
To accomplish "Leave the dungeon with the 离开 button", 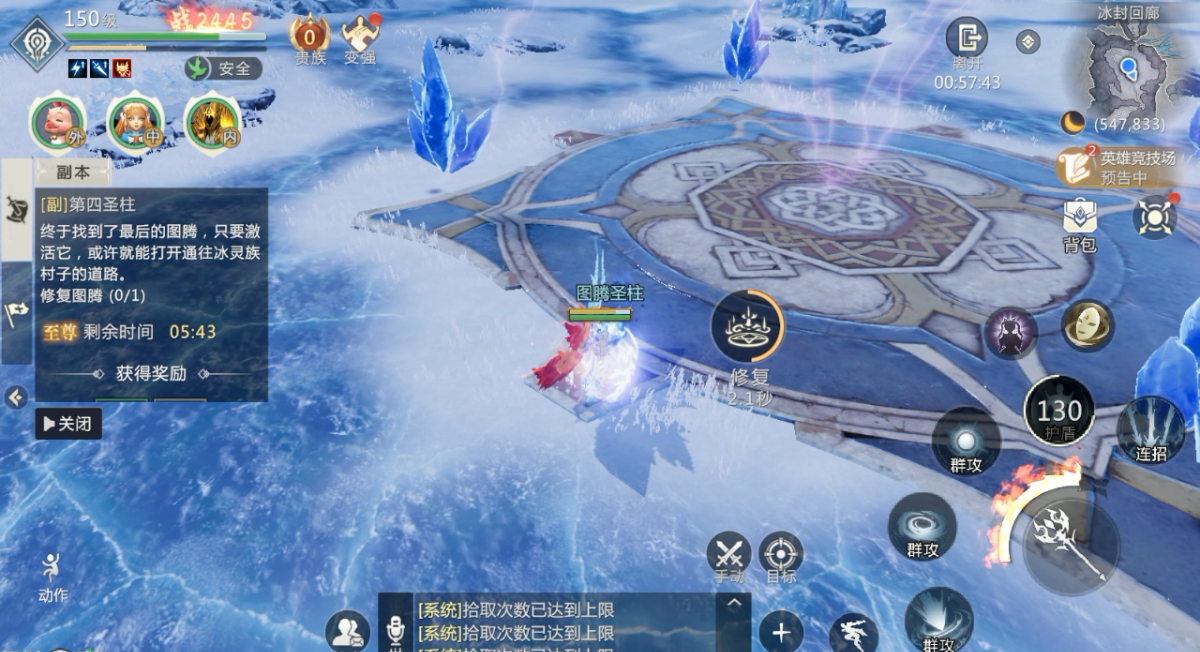I will tap(966, 41).
